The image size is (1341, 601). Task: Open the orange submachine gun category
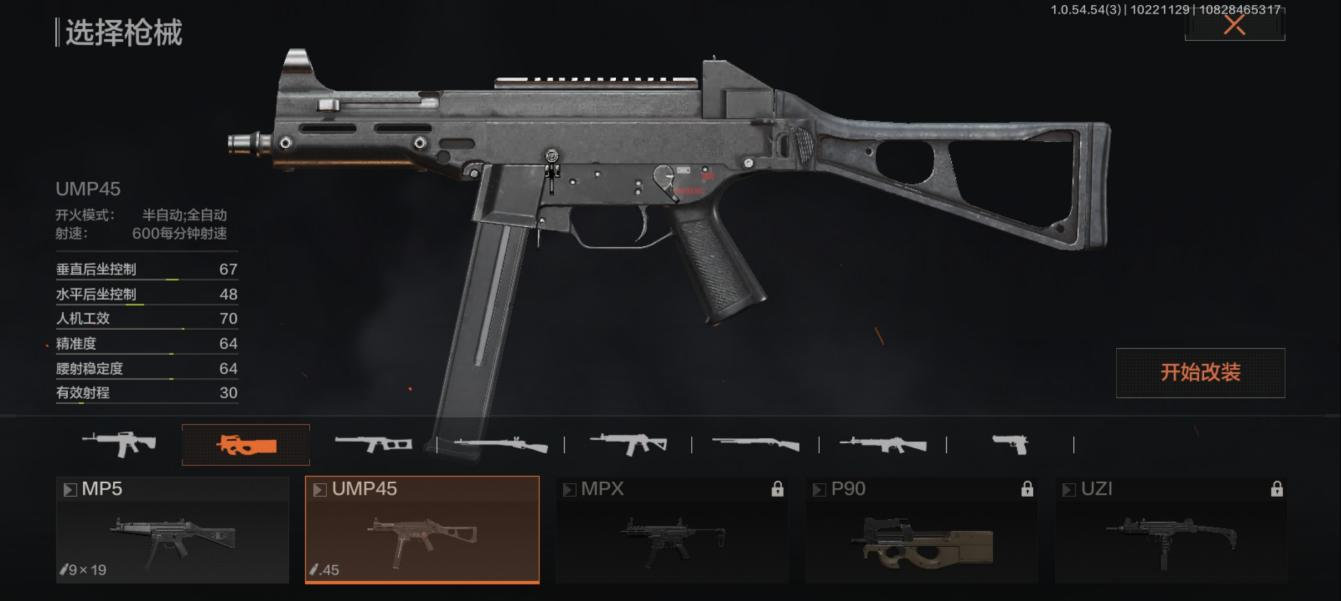click(x=246, y=445)
